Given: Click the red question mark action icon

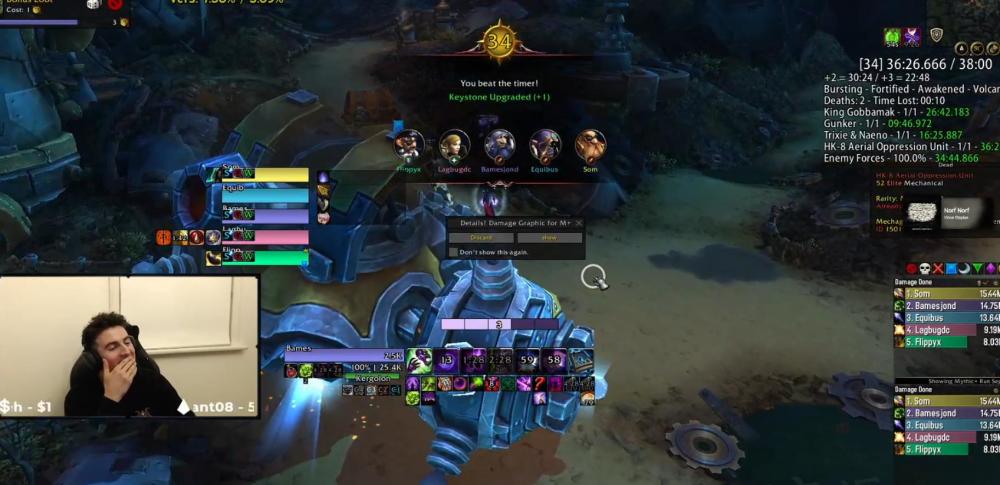Looking at the screenshot, I should pyautogui.click(x=541, y=383).
